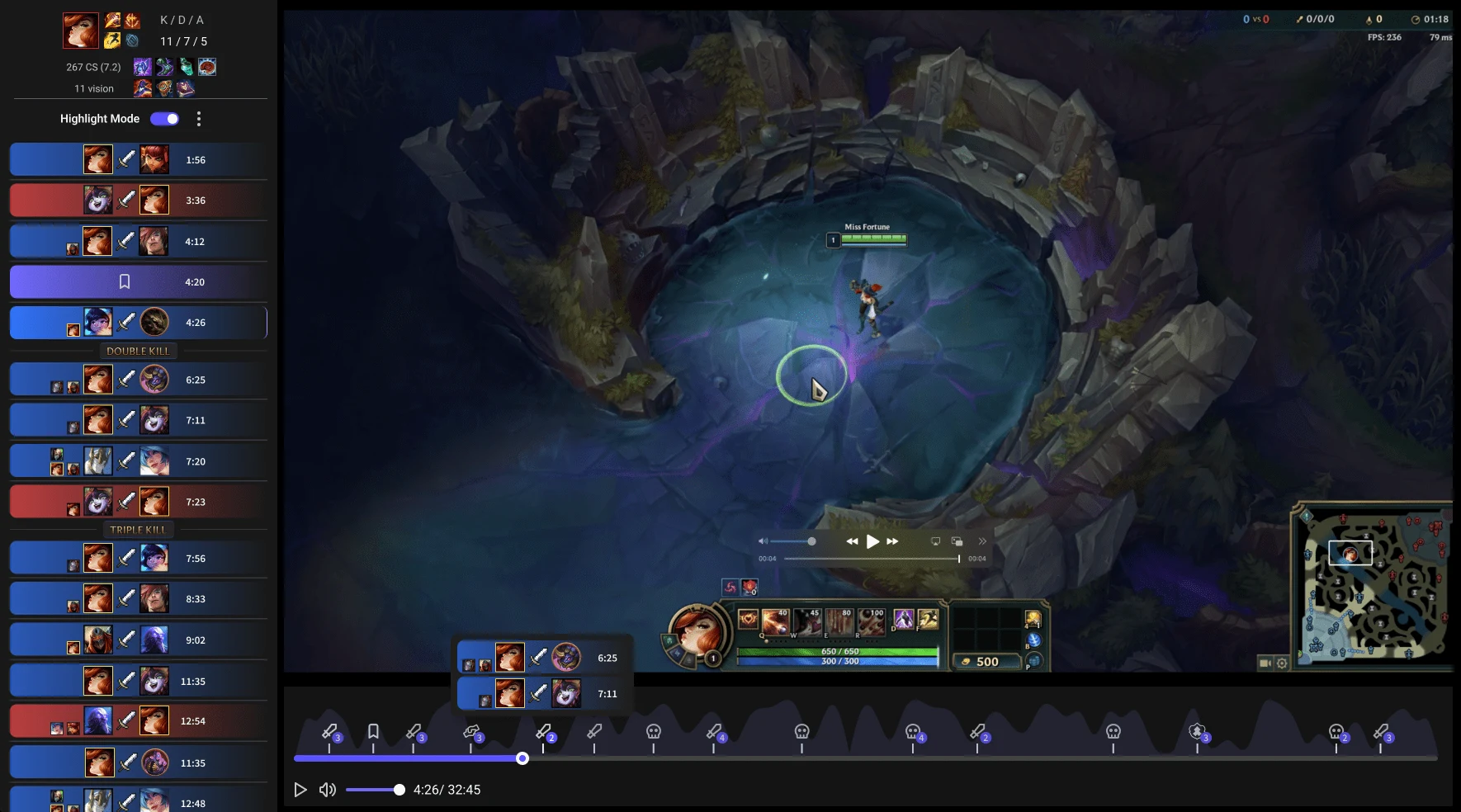Disable the Highlight Mode switch
The height and width of the screenshot is (812, 1461).
pos(164,119)
